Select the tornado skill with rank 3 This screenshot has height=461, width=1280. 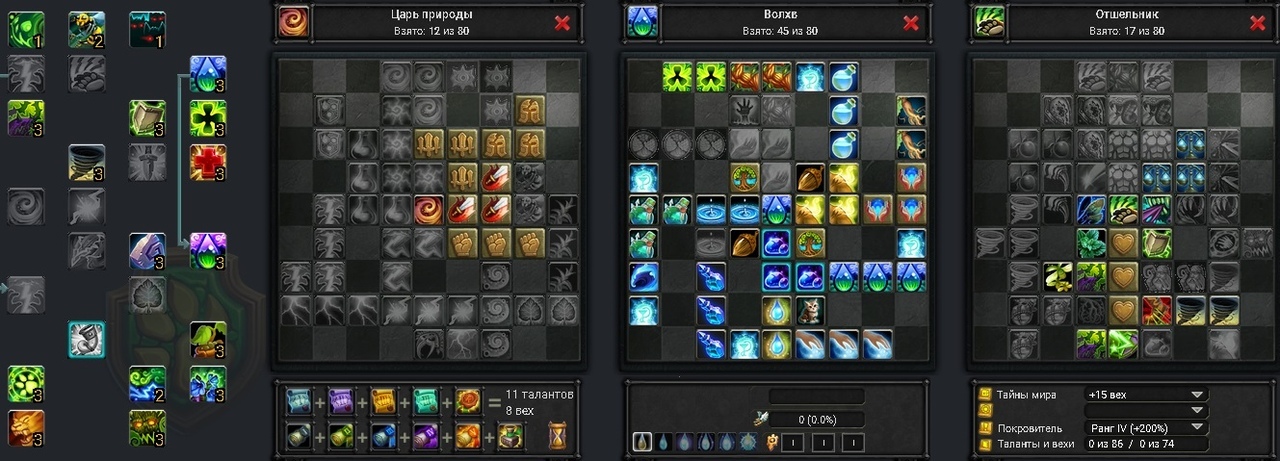[x=86, y=162]
